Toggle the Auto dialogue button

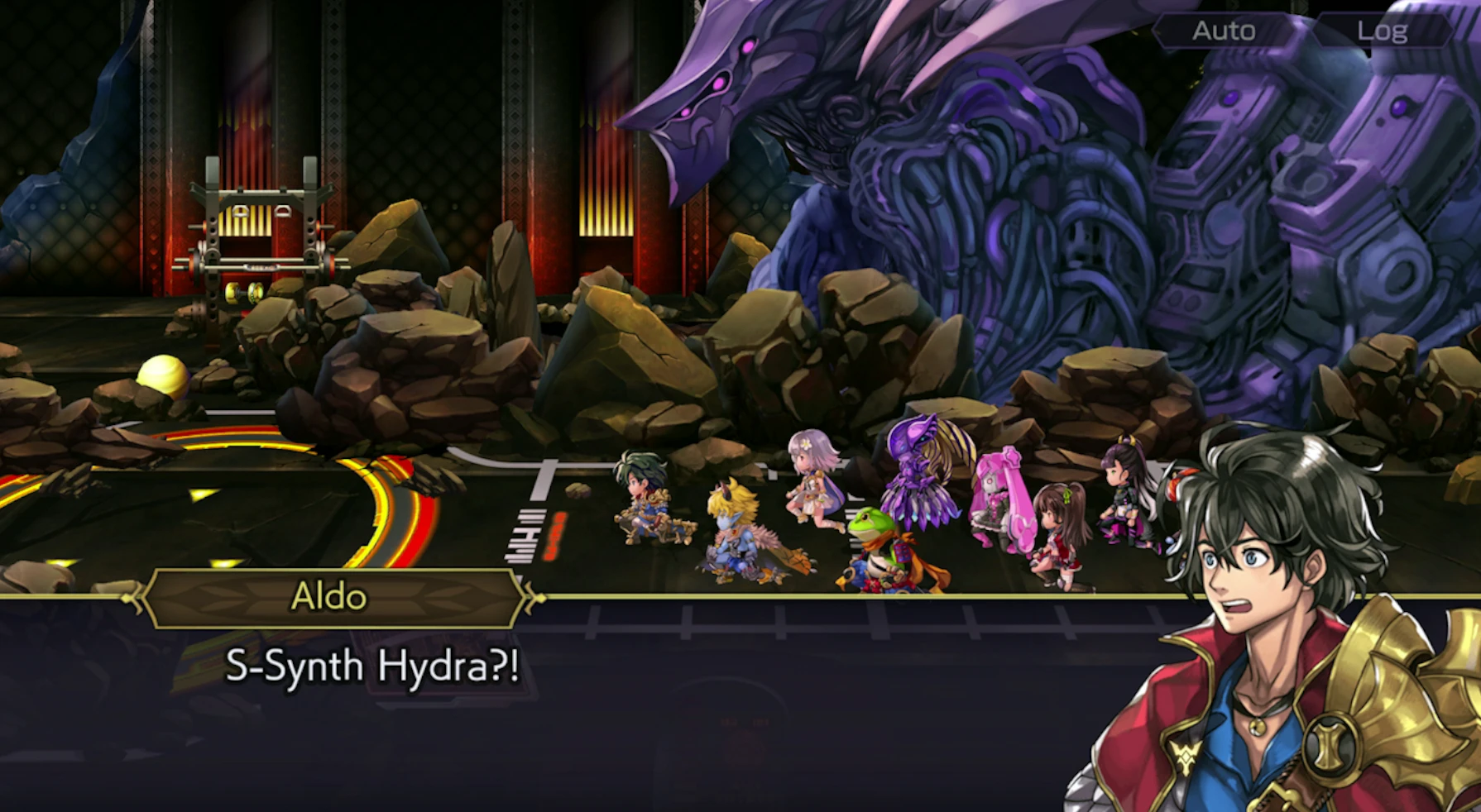(1223, 31)
